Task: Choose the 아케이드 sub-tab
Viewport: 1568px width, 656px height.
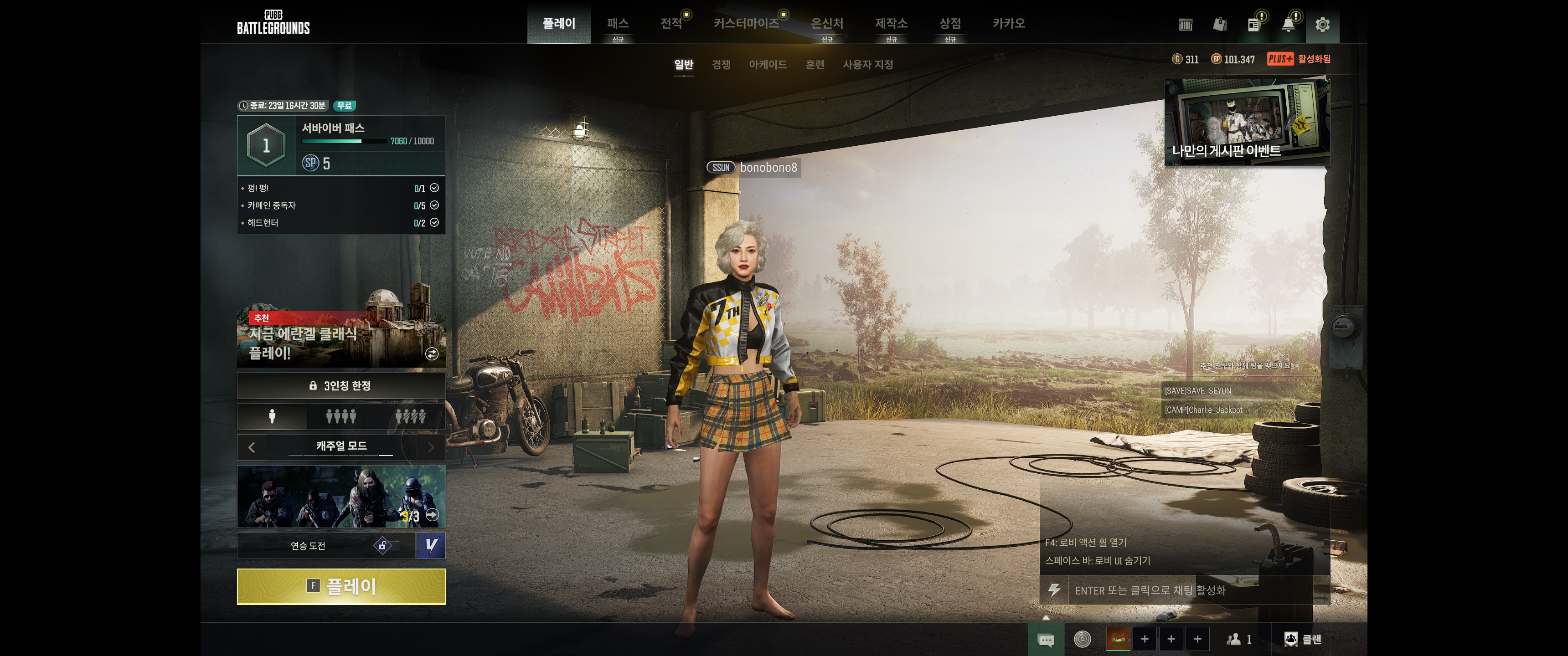Action: tap(768, 65)
